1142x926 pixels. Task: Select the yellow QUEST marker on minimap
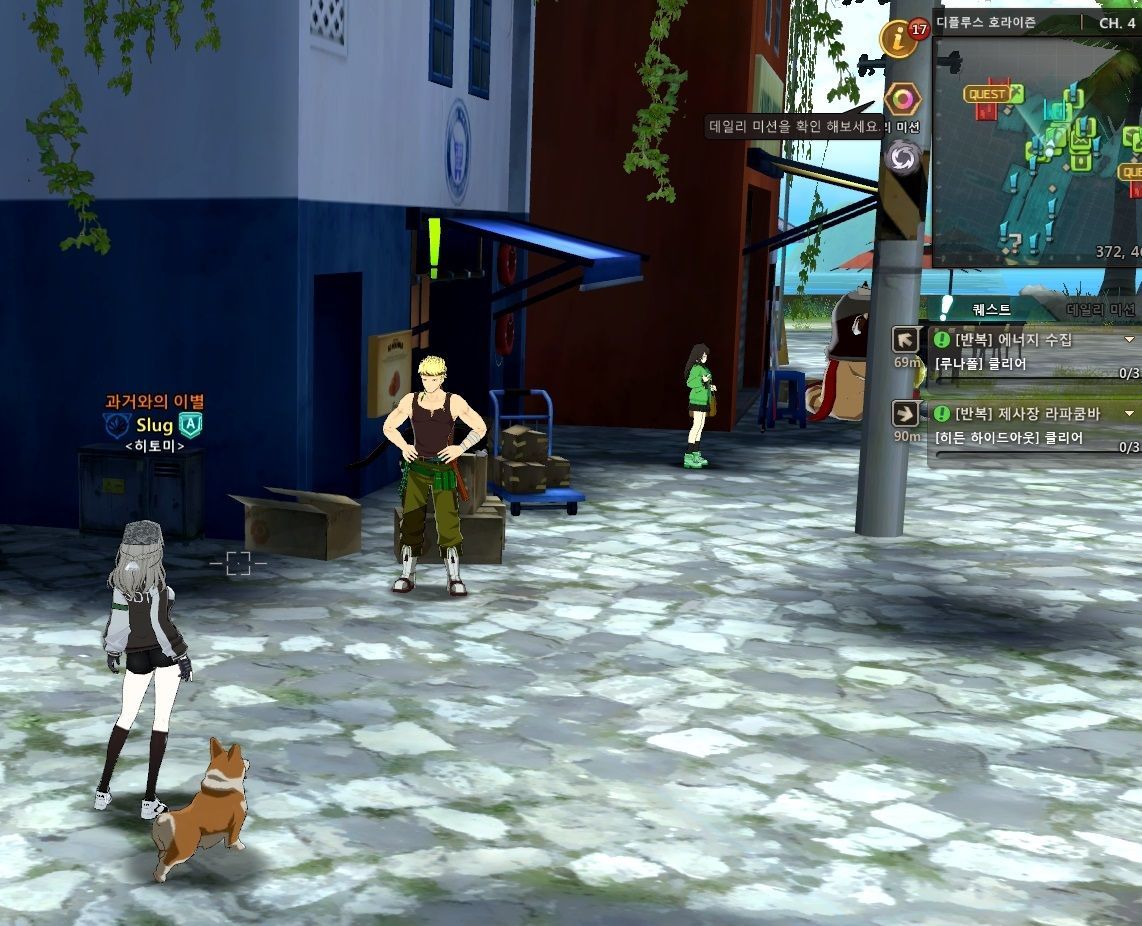click(989, 94)
